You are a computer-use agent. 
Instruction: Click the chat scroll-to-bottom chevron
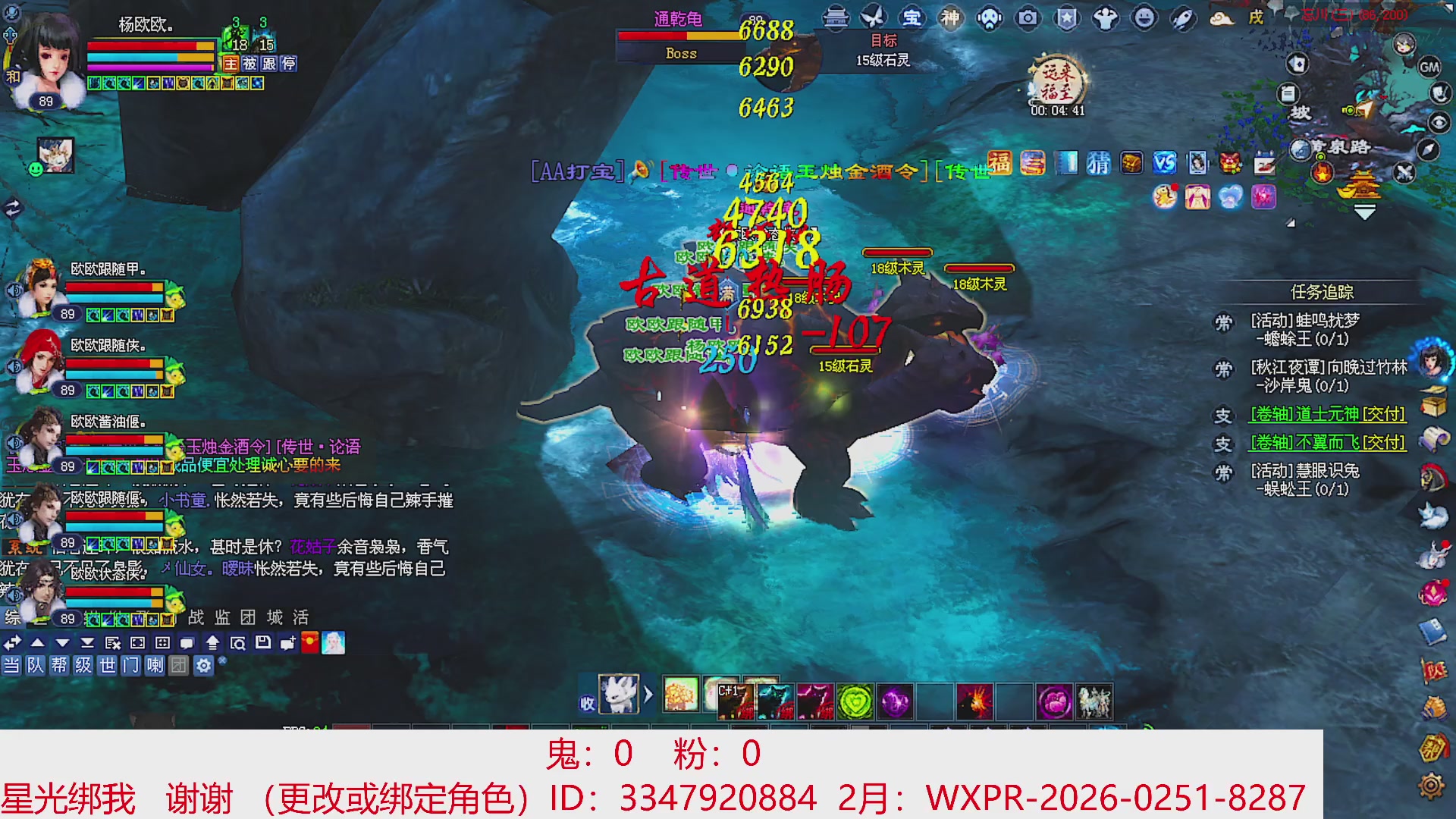point(87,642)
